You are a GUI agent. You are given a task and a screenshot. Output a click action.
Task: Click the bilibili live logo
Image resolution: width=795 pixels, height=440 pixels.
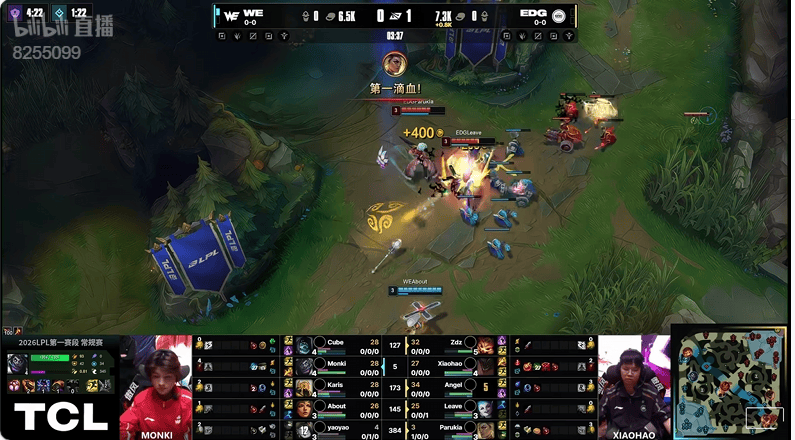pos(62,28)
